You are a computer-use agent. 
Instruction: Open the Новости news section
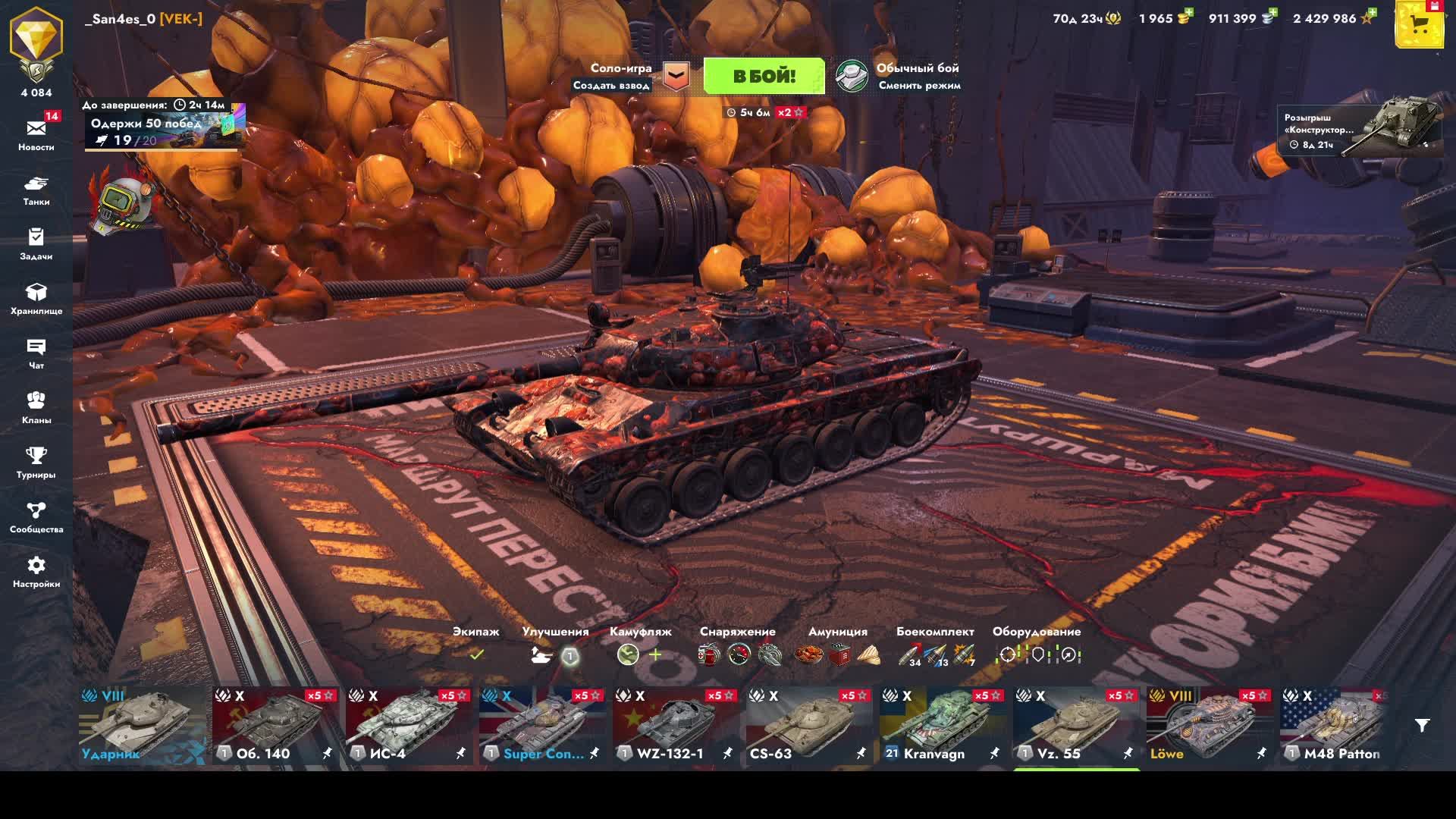point(36,133)
